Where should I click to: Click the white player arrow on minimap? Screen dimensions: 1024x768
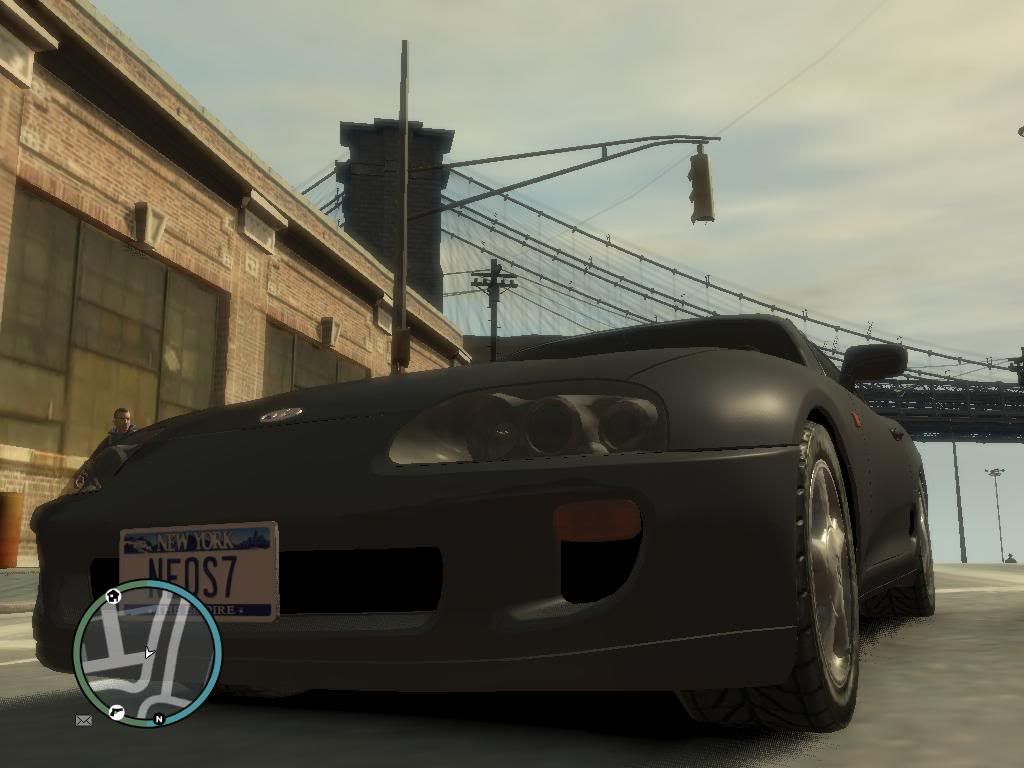click(149, 653)
